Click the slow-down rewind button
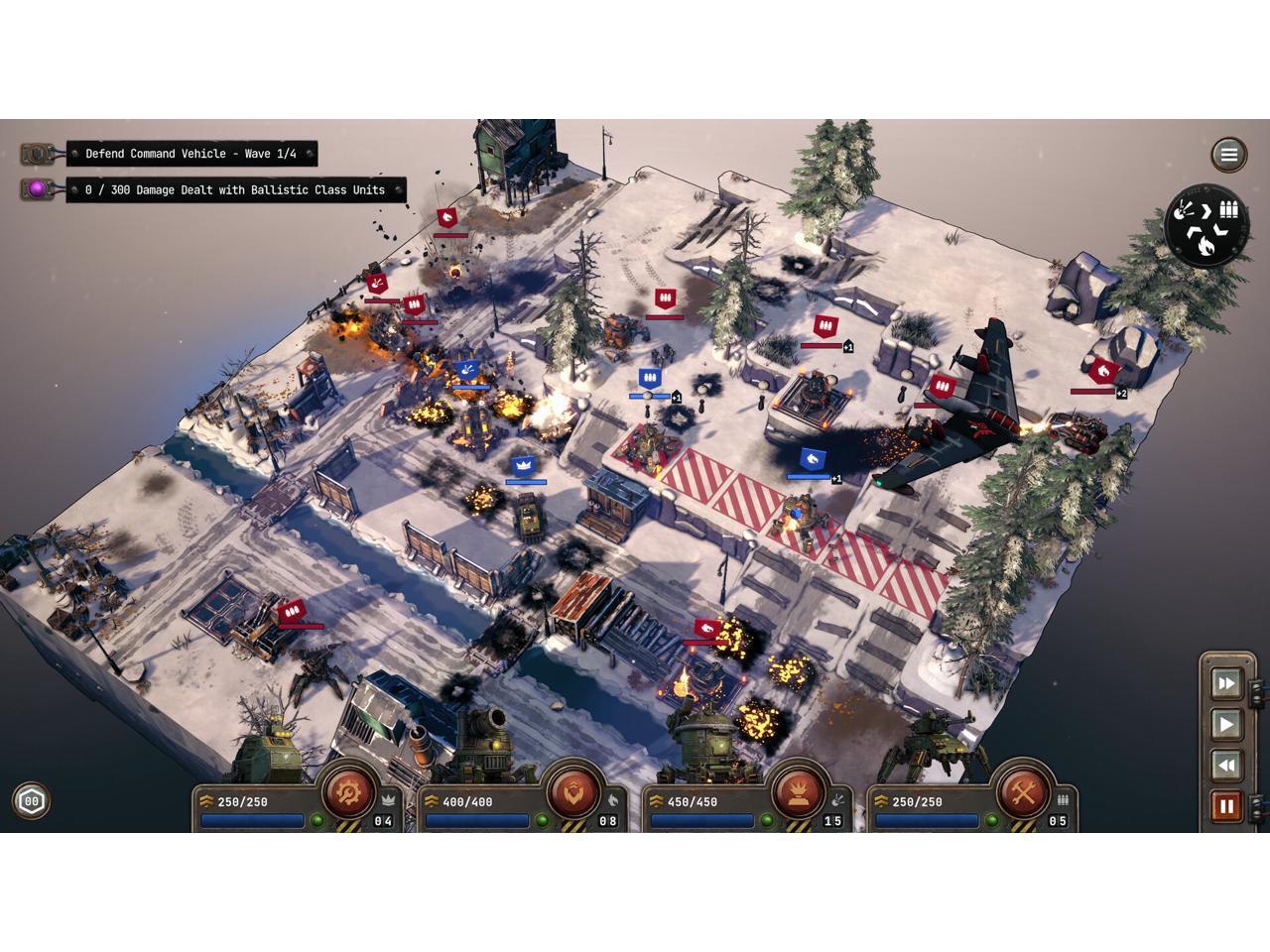Image resolution: width=1270 pixels, height=952 pixels. [x=1226, y=765]
